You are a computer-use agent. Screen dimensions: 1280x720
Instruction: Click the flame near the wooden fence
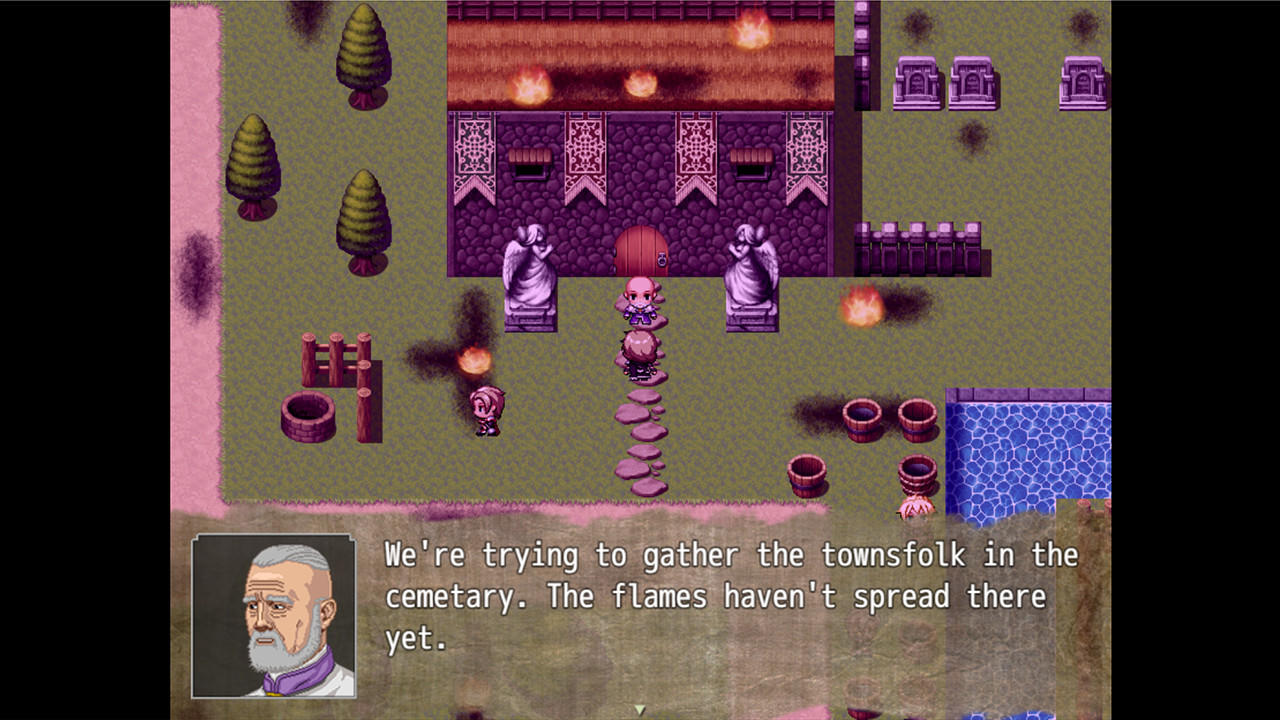pyautogui.click(x=472, y=360)
